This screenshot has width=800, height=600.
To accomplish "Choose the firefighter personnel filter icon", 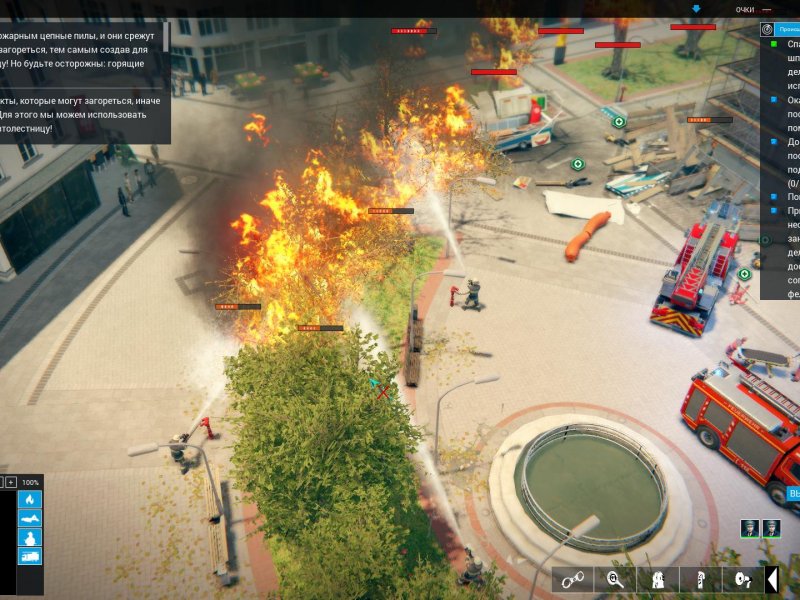I will click(30, 538).
